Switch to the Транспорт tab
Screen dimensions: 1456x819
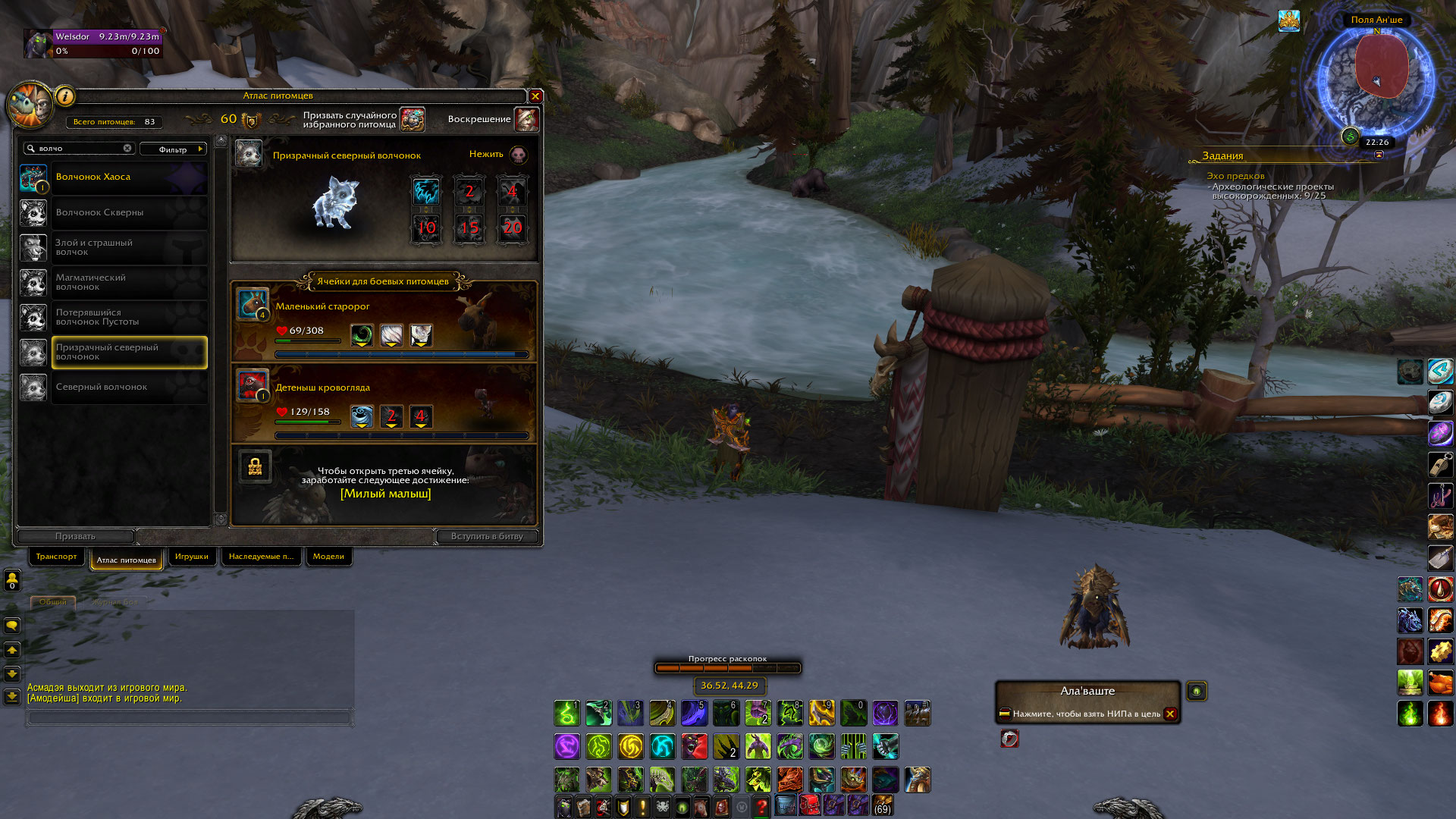click(56, 557)
